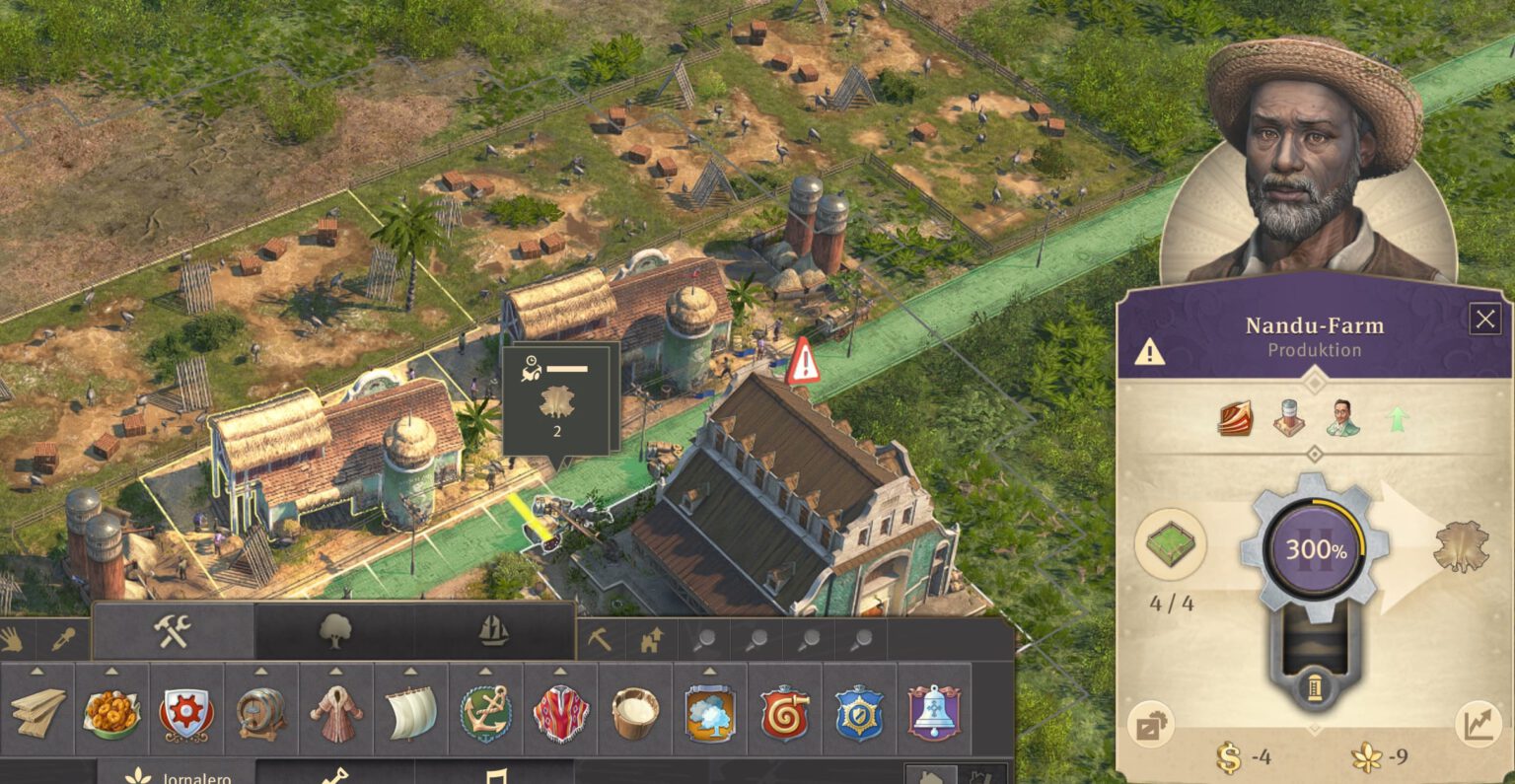Open the hammer and wrench construction tab
Image resolution: width=1515 pixels, height=784 pixels.
(x=173, y=632)
